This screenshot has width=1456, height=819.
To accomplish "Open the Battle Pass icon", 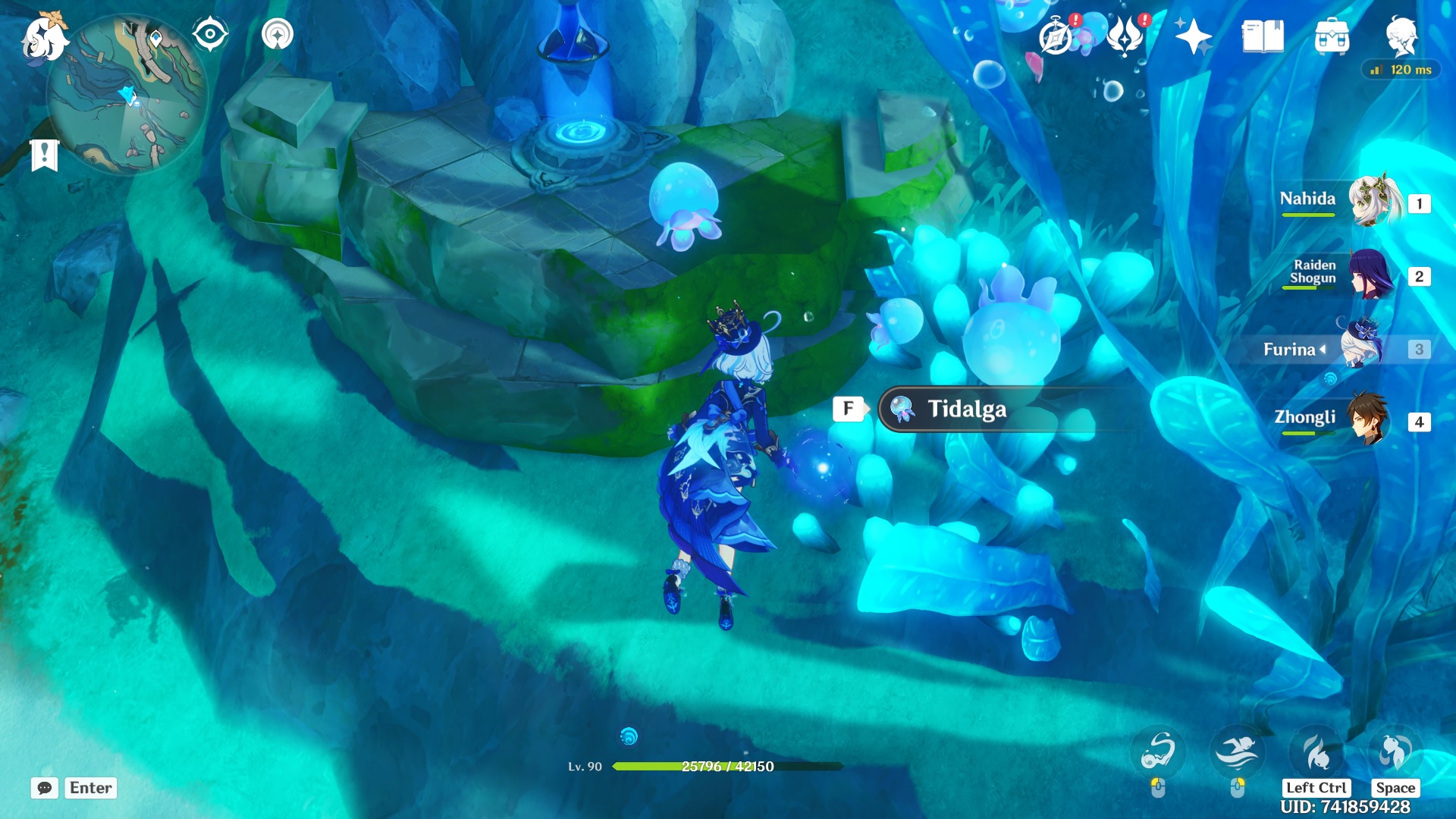I will [x=1125, y=36].
